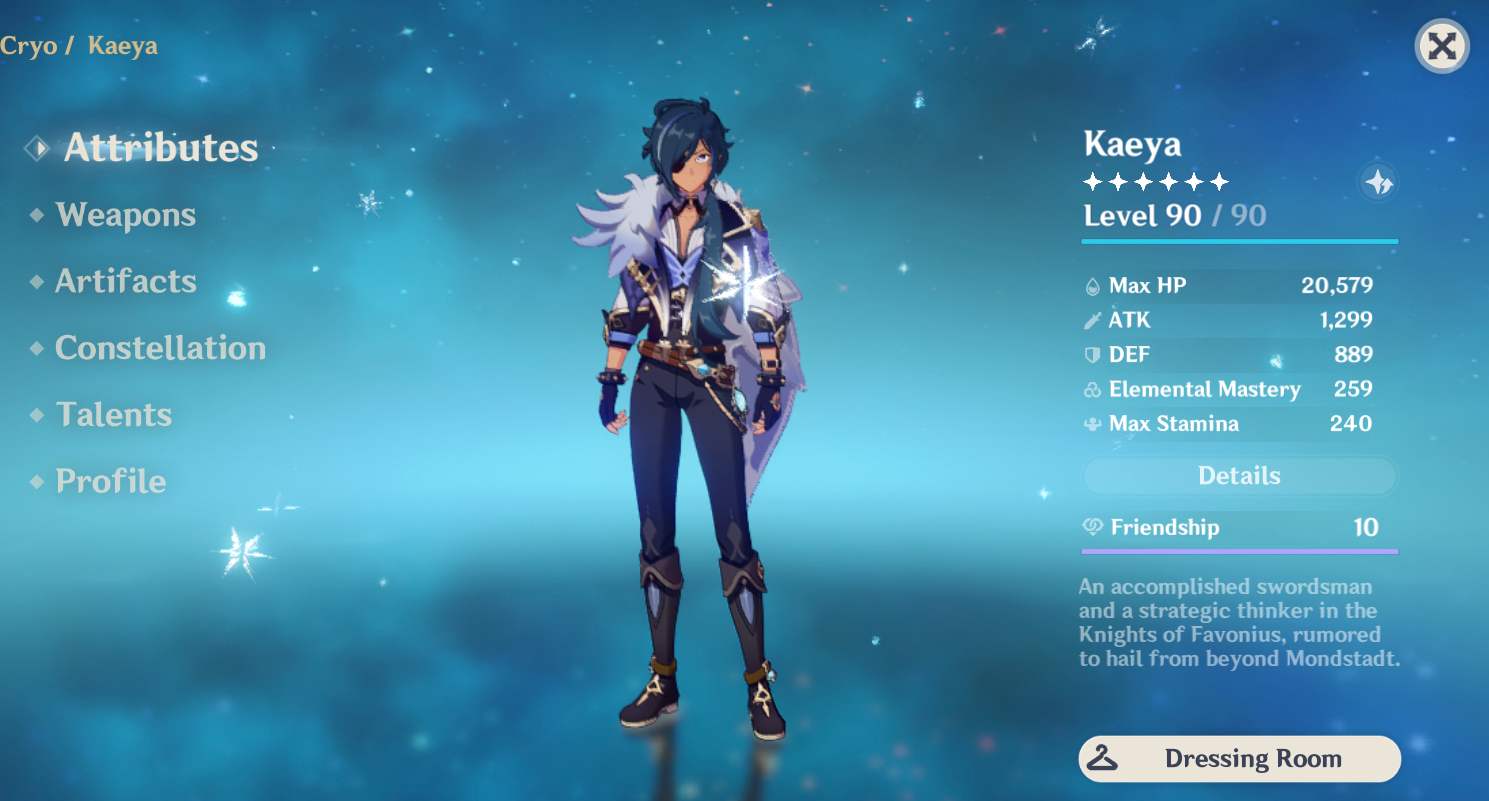
Task: Click the Friendship eye-heart icon
Action: [1091, 527]
